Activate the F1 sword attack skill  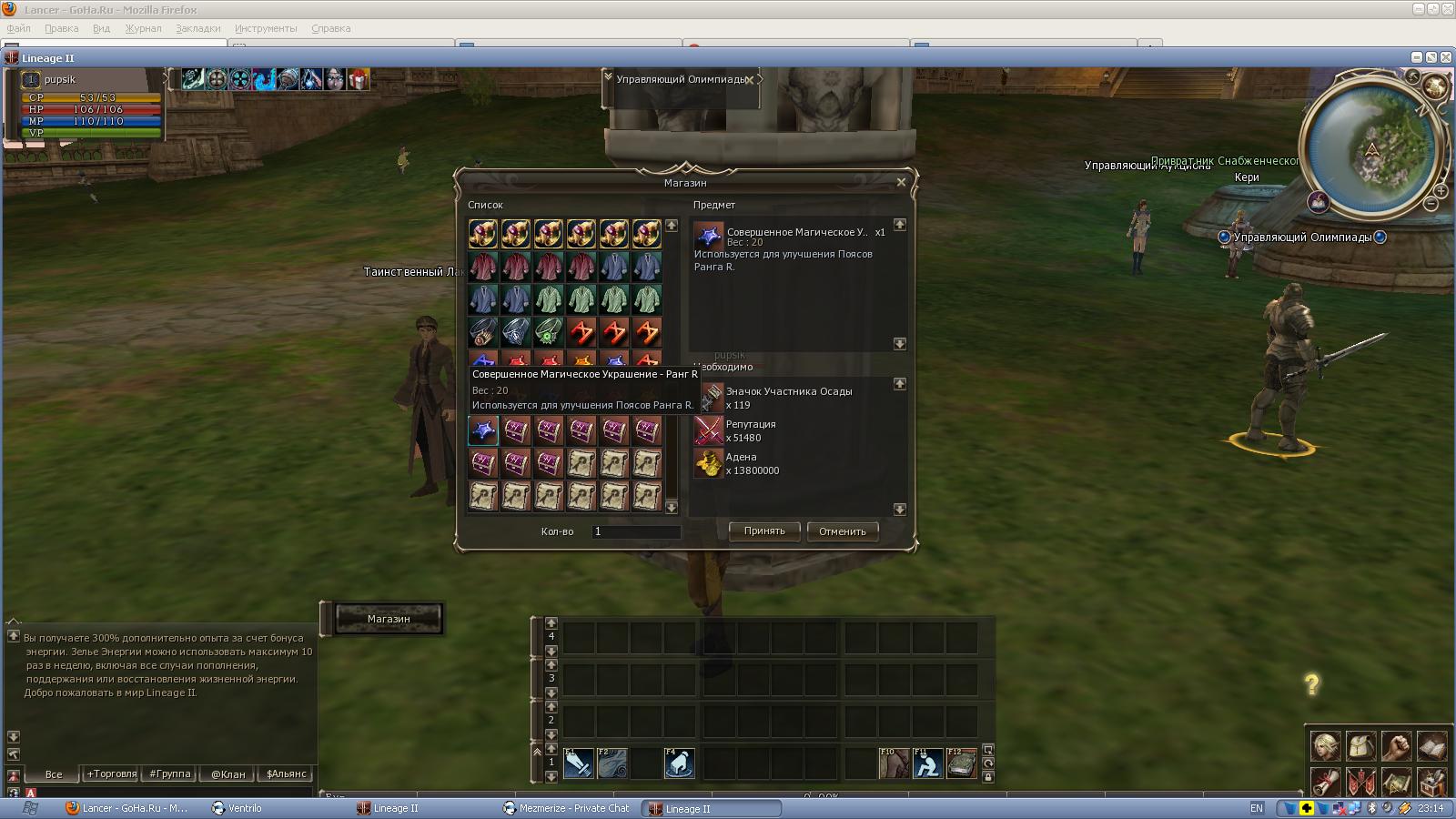pos(579,763)
